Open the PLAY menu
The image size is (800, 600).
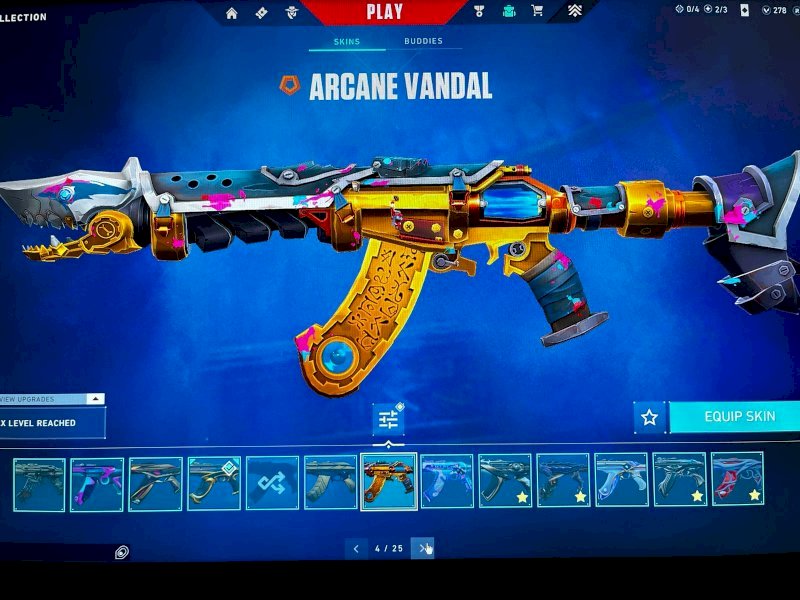point(385,12)
